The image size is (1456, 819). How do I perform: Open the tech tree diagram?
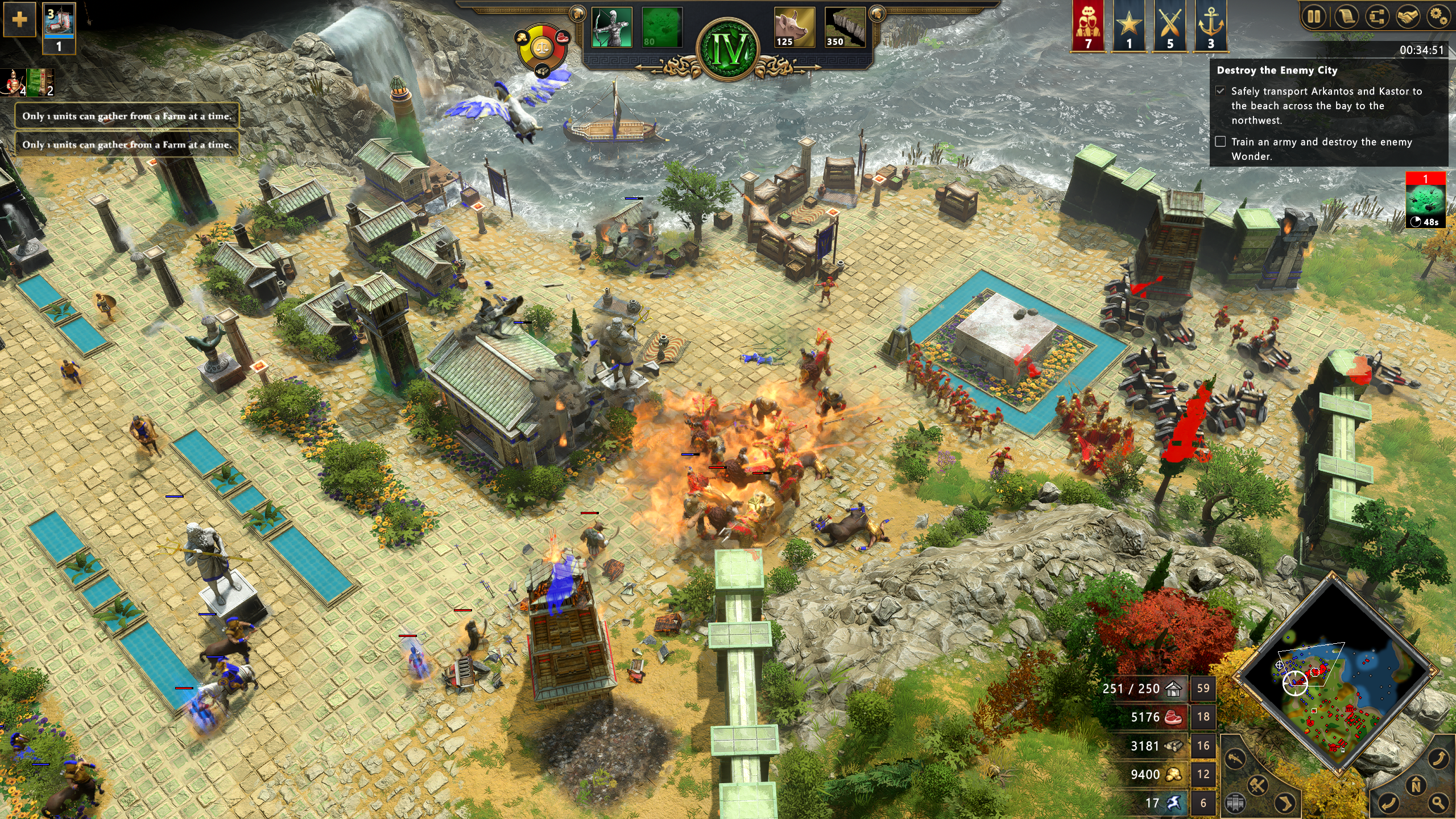[x=1377, y=16]
